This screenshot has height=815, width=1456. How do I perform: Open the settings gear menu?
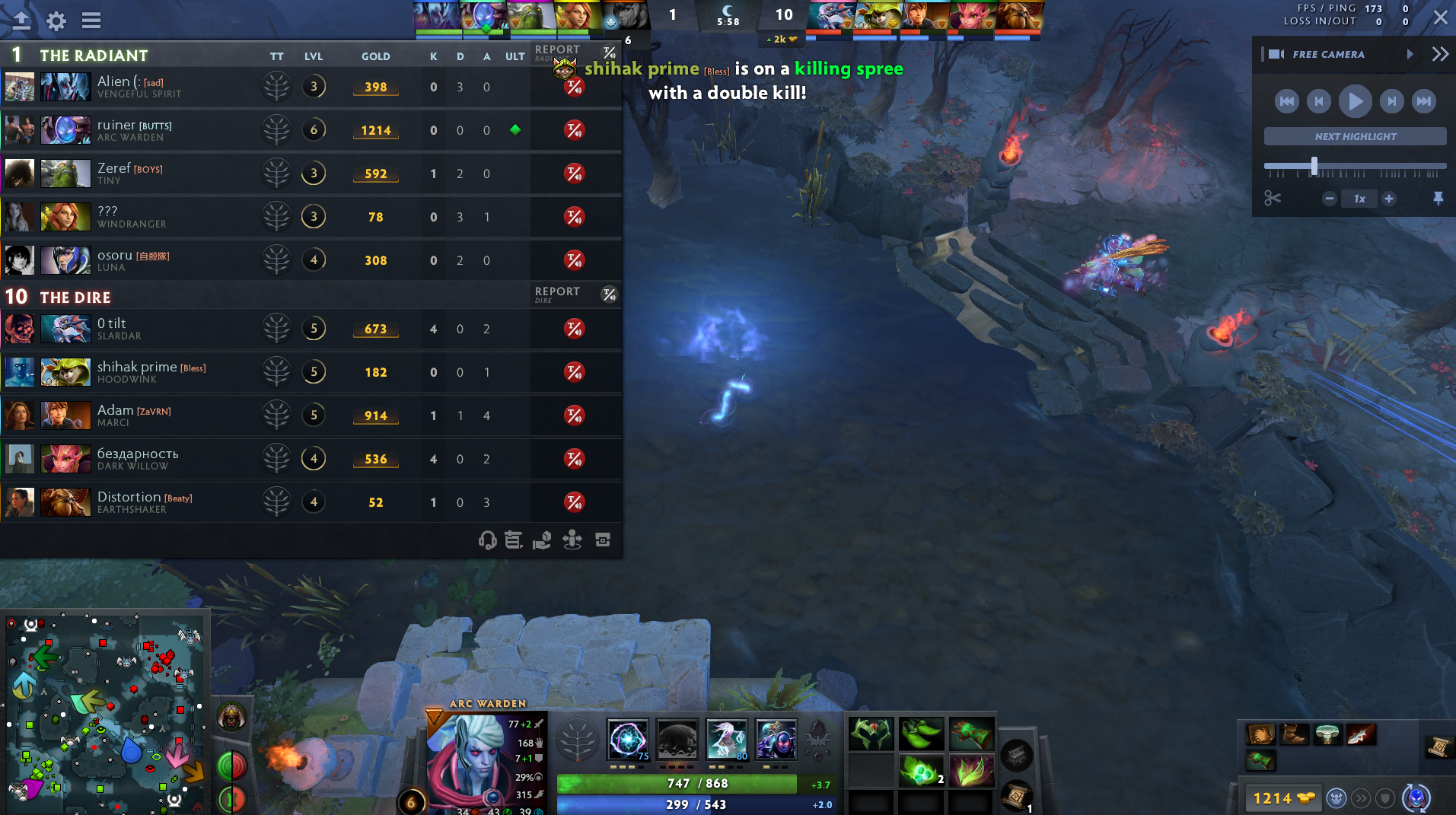[55, 21]
